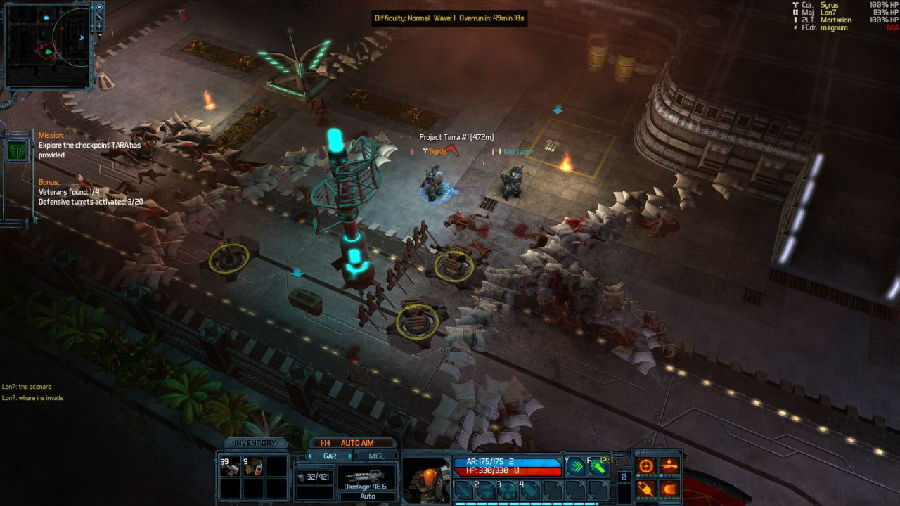The image size is (900, 506).
Task: Click the green mission emblem icon
Action: pyautogui.click(x=17, y=150)
